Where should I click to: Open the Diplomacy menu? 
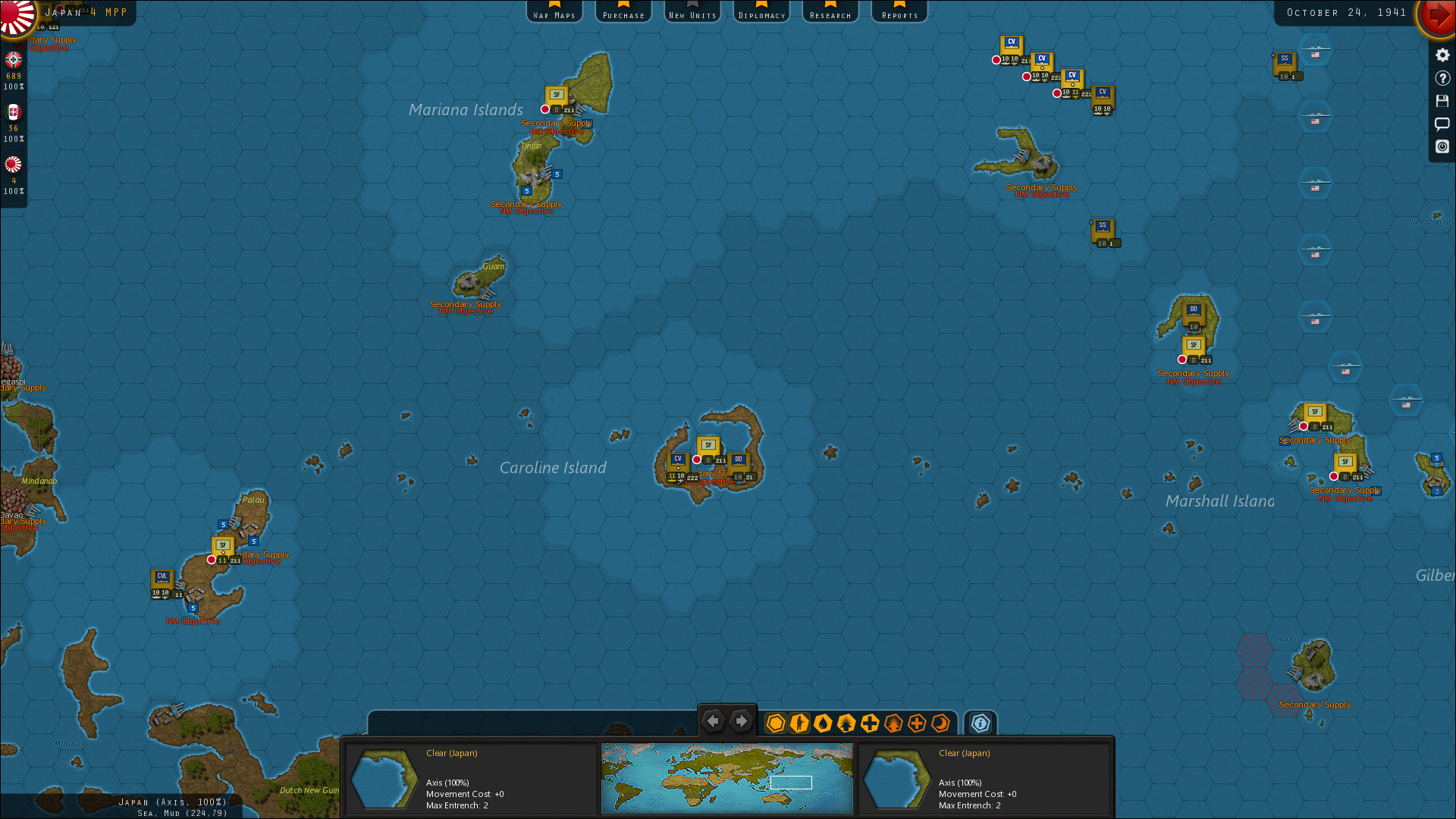(761, 11)
